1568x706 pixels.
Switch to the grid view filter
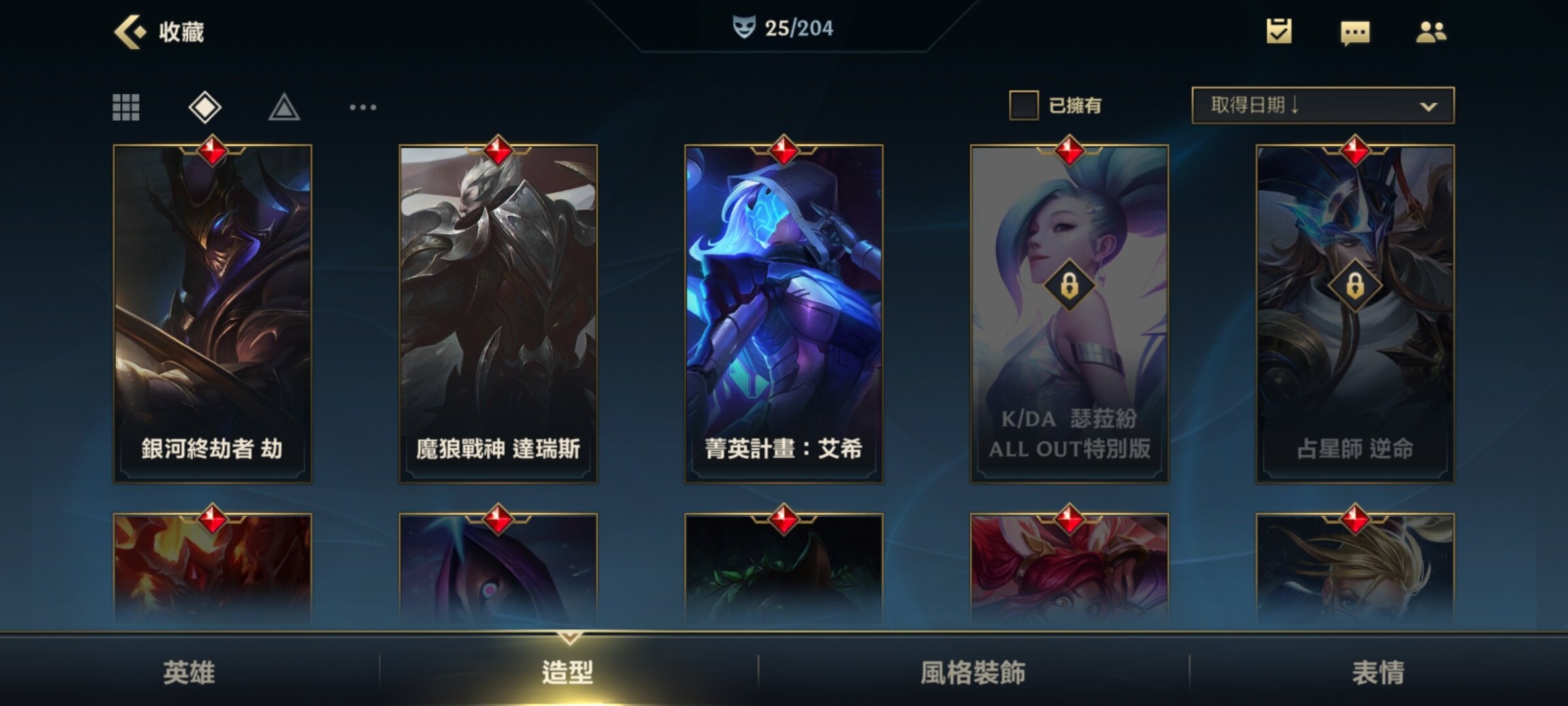click(126, 107)
